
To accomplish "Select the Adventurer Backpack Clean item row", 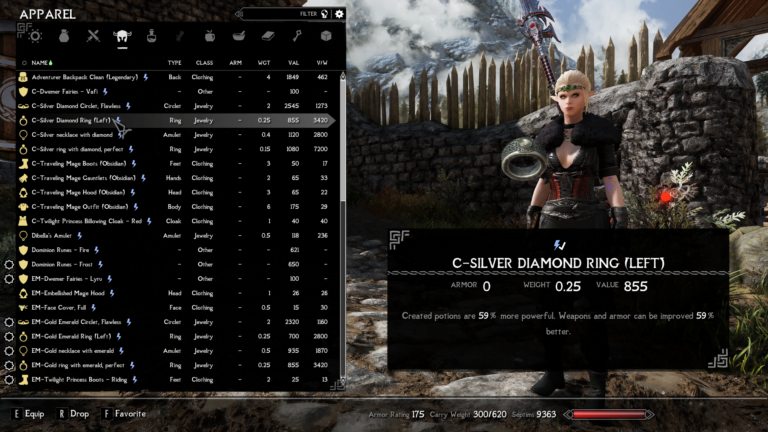I will pos(80,76).
